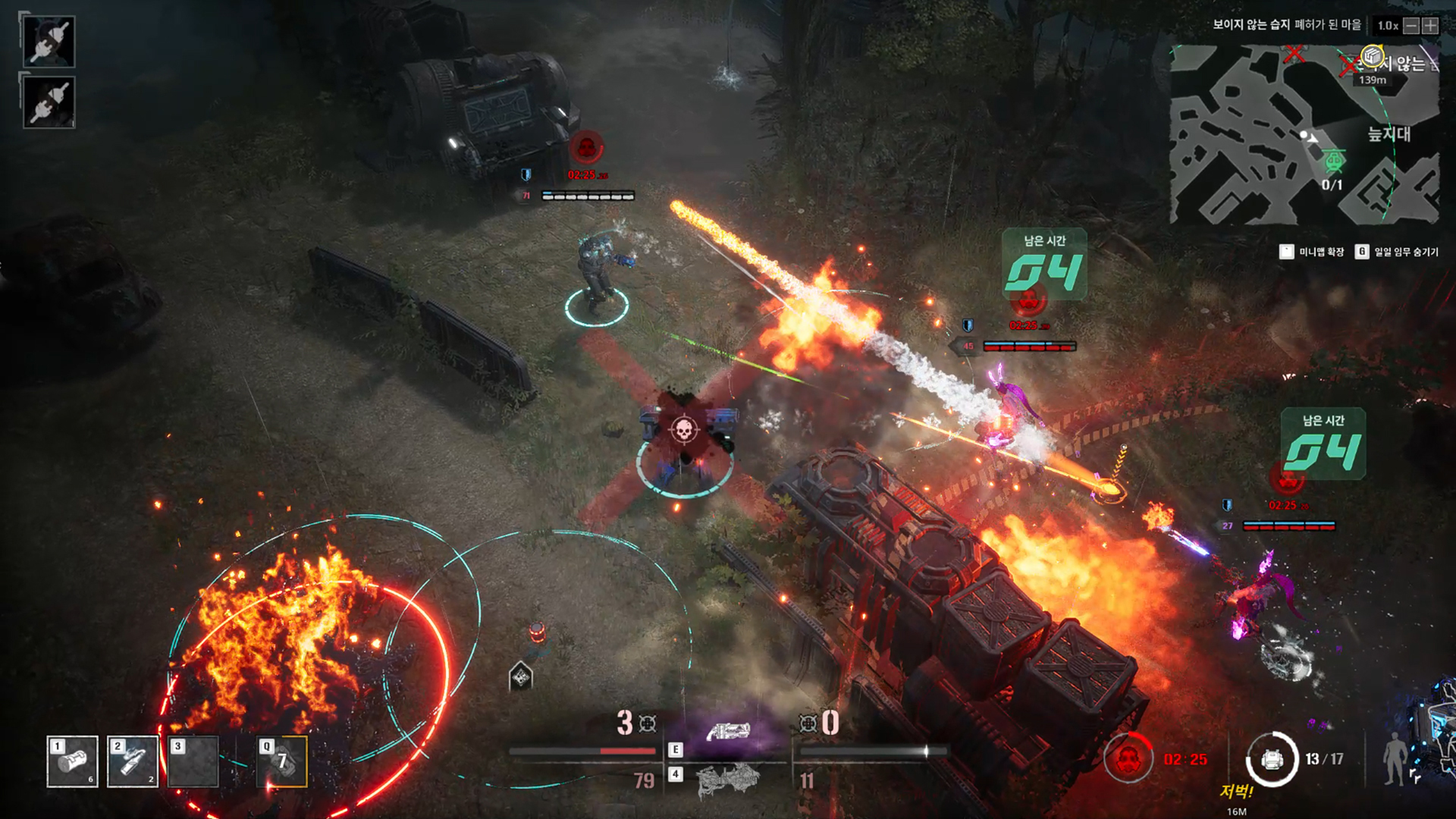
Task: Open the minimap
Action: coord(1304,134)
